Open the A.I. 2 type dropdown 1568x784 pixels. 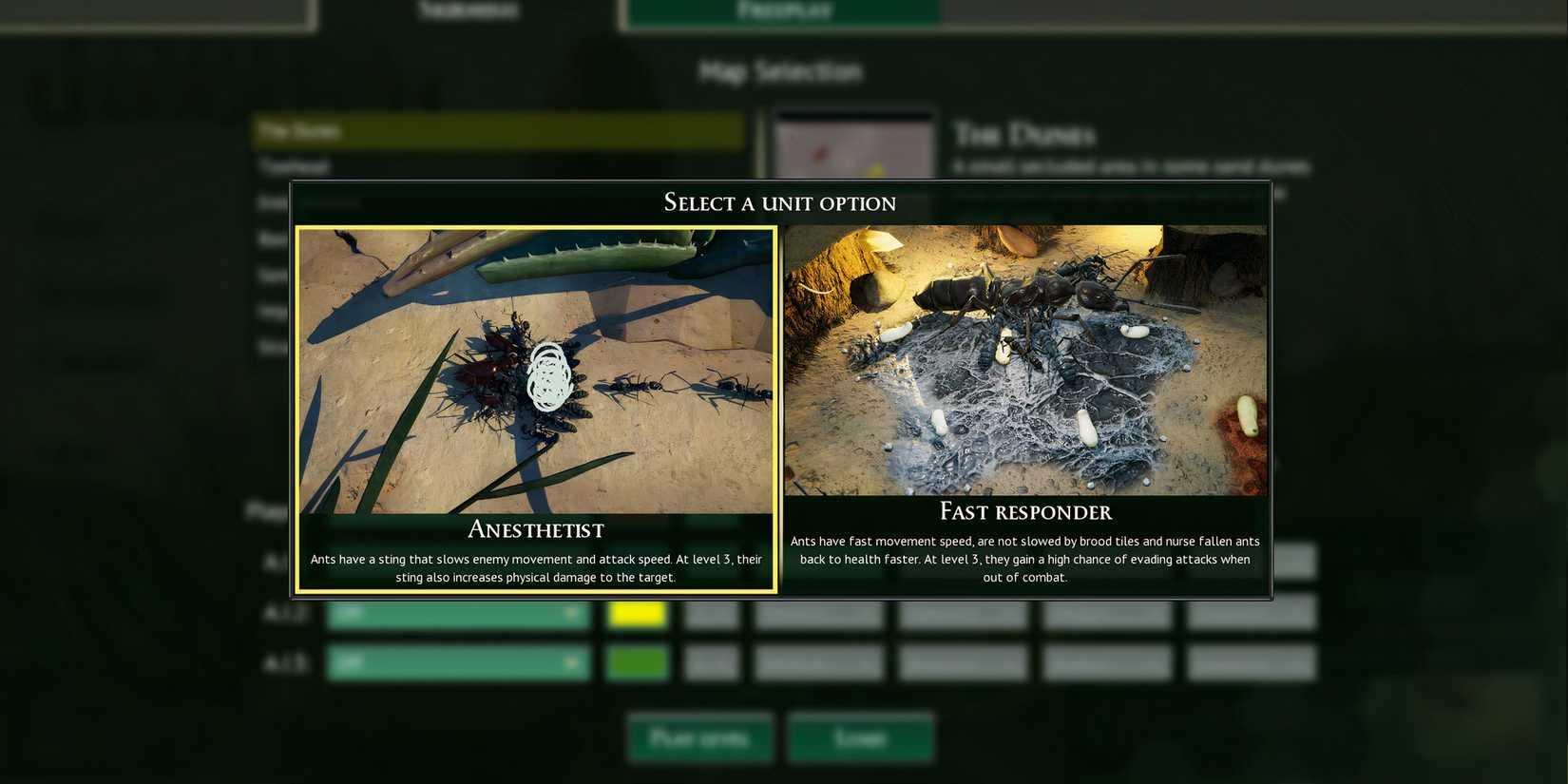click(459, 613)
